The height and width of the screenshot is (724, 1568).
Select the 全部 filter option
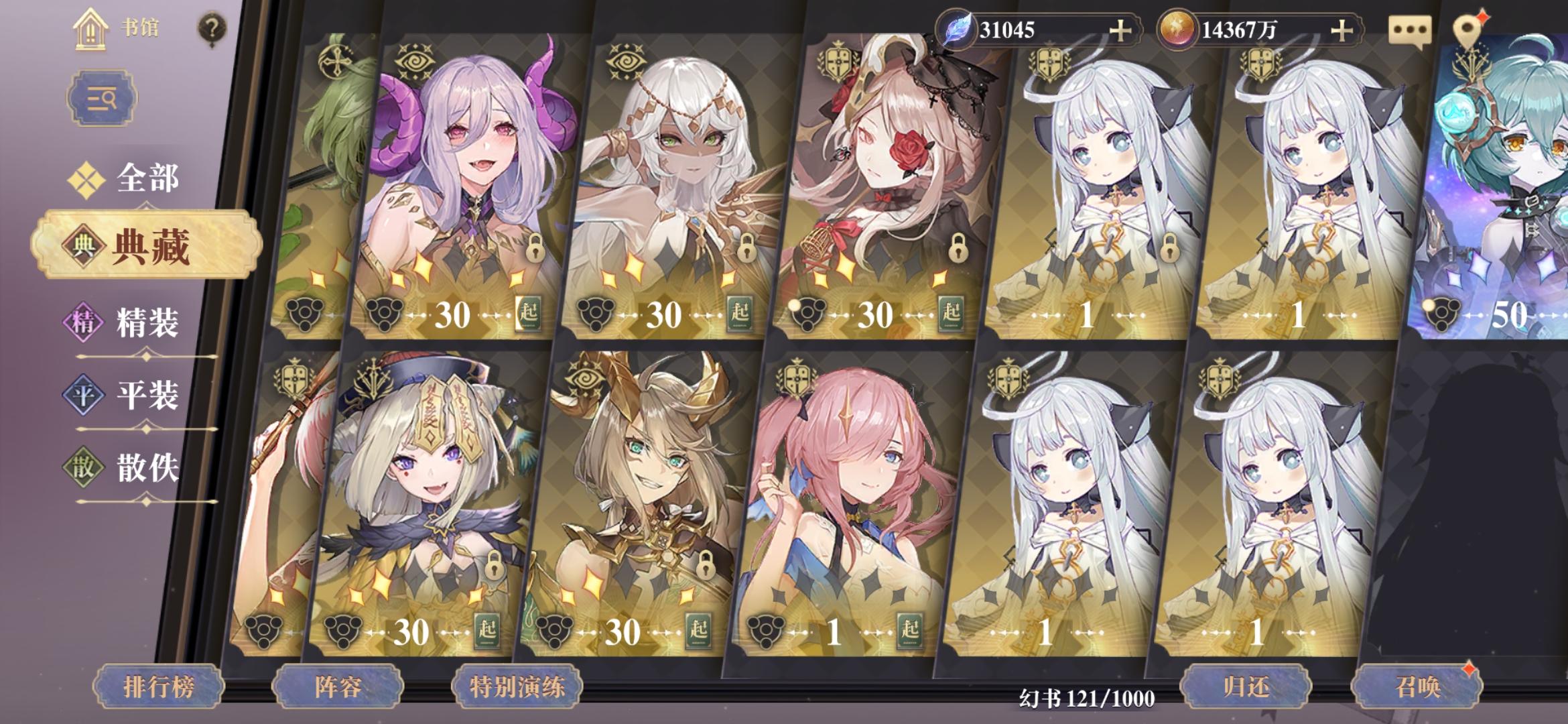149,178
